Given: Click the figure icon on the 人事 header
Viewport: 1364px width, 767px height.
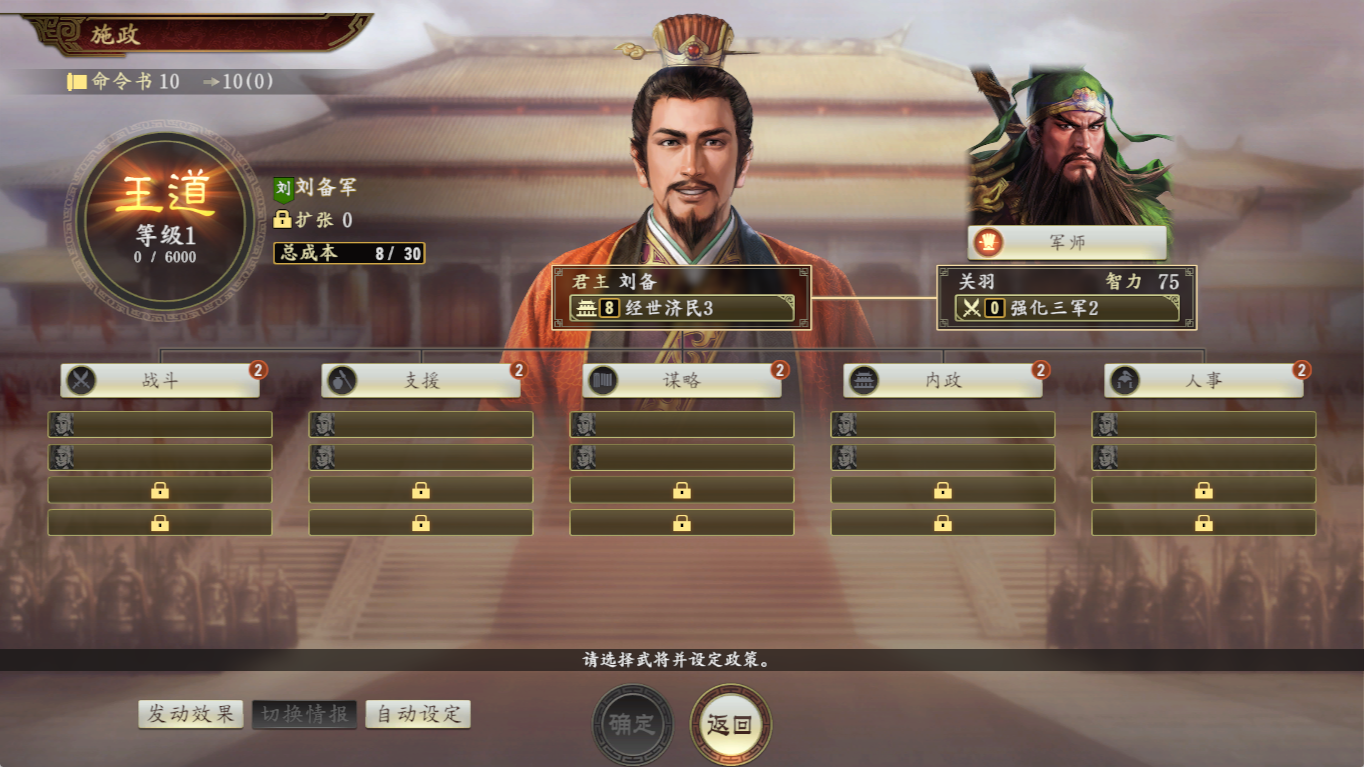Looking at the screenshot, I should pyautogui.click(x=1124, y=380).
